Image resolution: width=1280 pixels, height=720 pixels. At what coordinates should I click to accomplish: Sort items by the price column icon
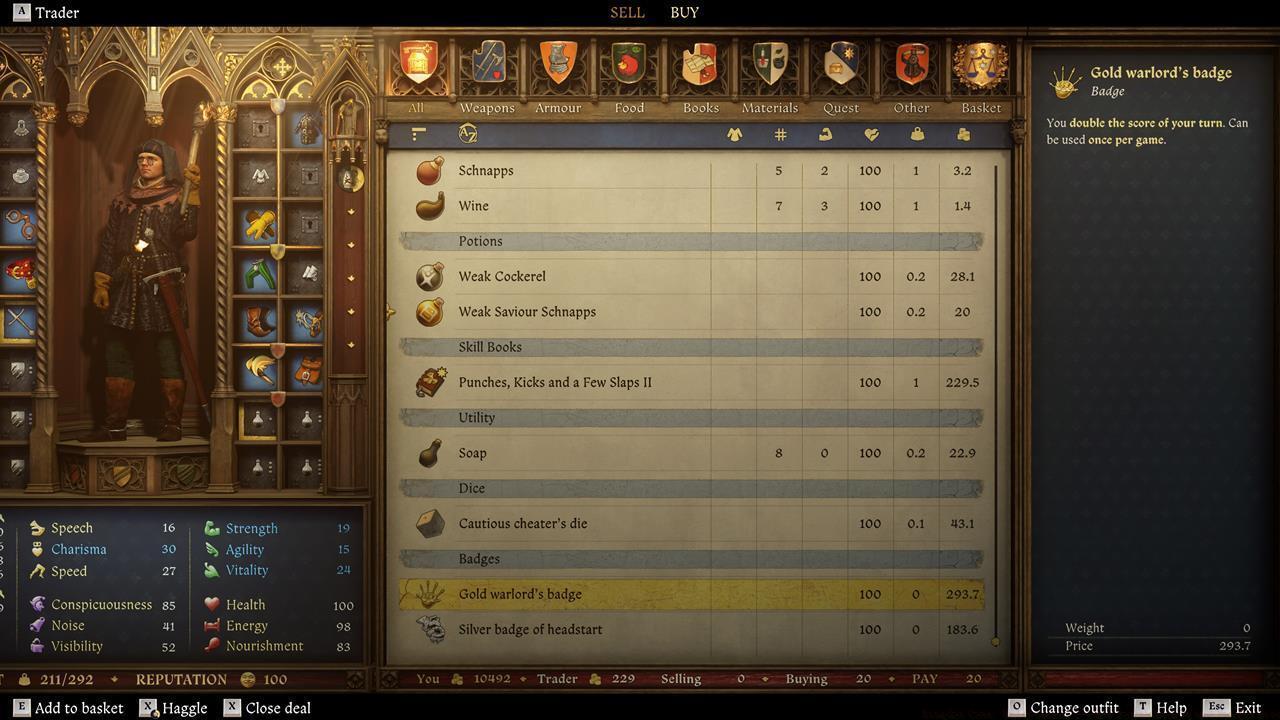(962, 133)
